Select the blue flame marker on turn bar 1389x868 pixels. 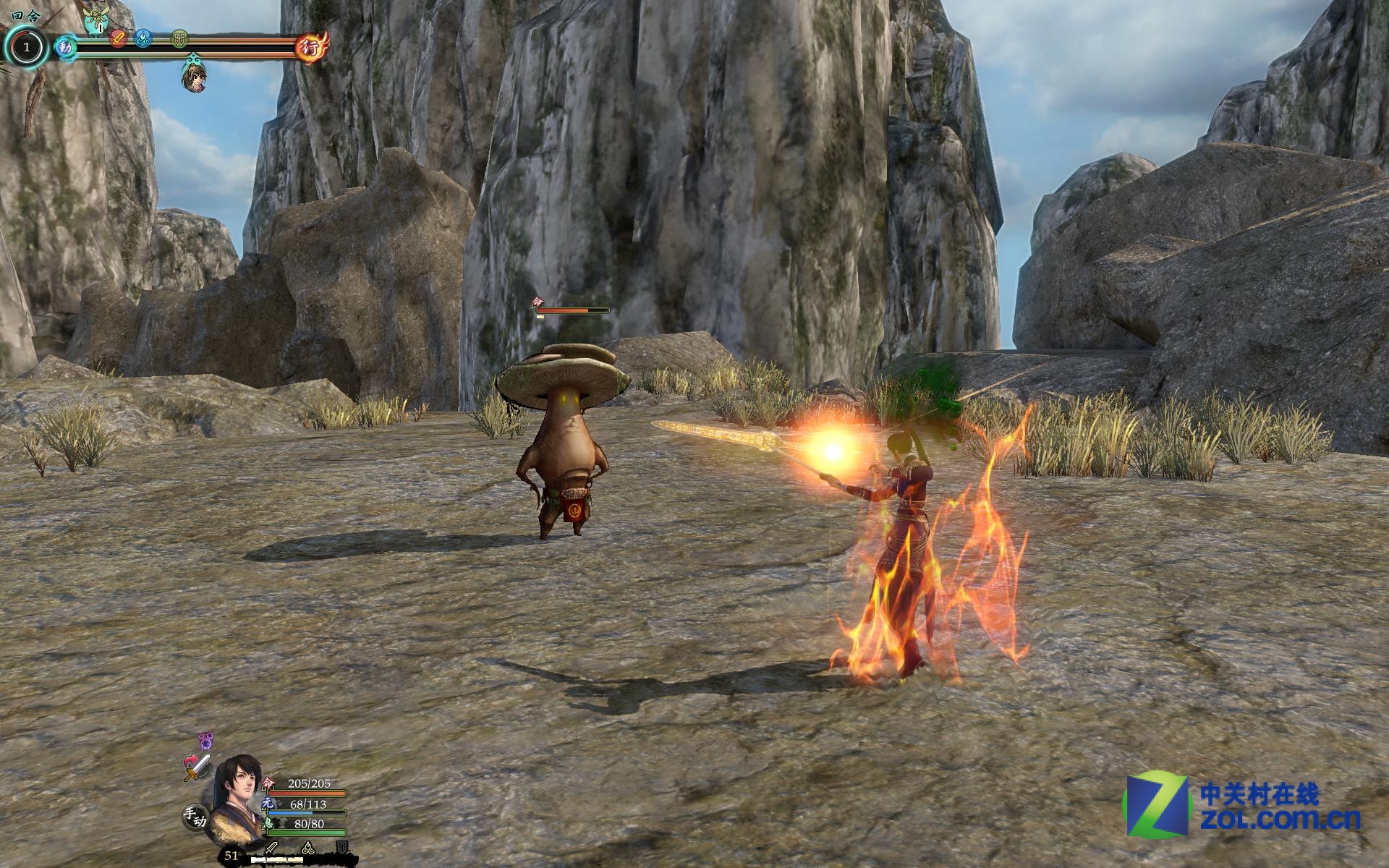pos(143,38)
